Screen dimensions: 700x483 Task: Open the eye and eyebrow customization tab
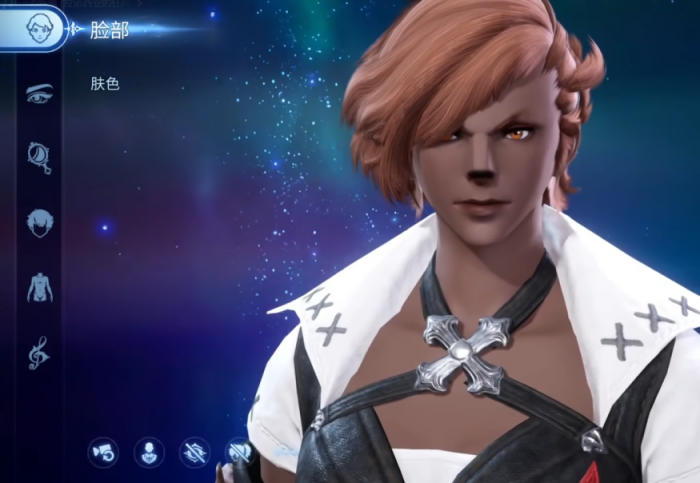pos(40,93)
